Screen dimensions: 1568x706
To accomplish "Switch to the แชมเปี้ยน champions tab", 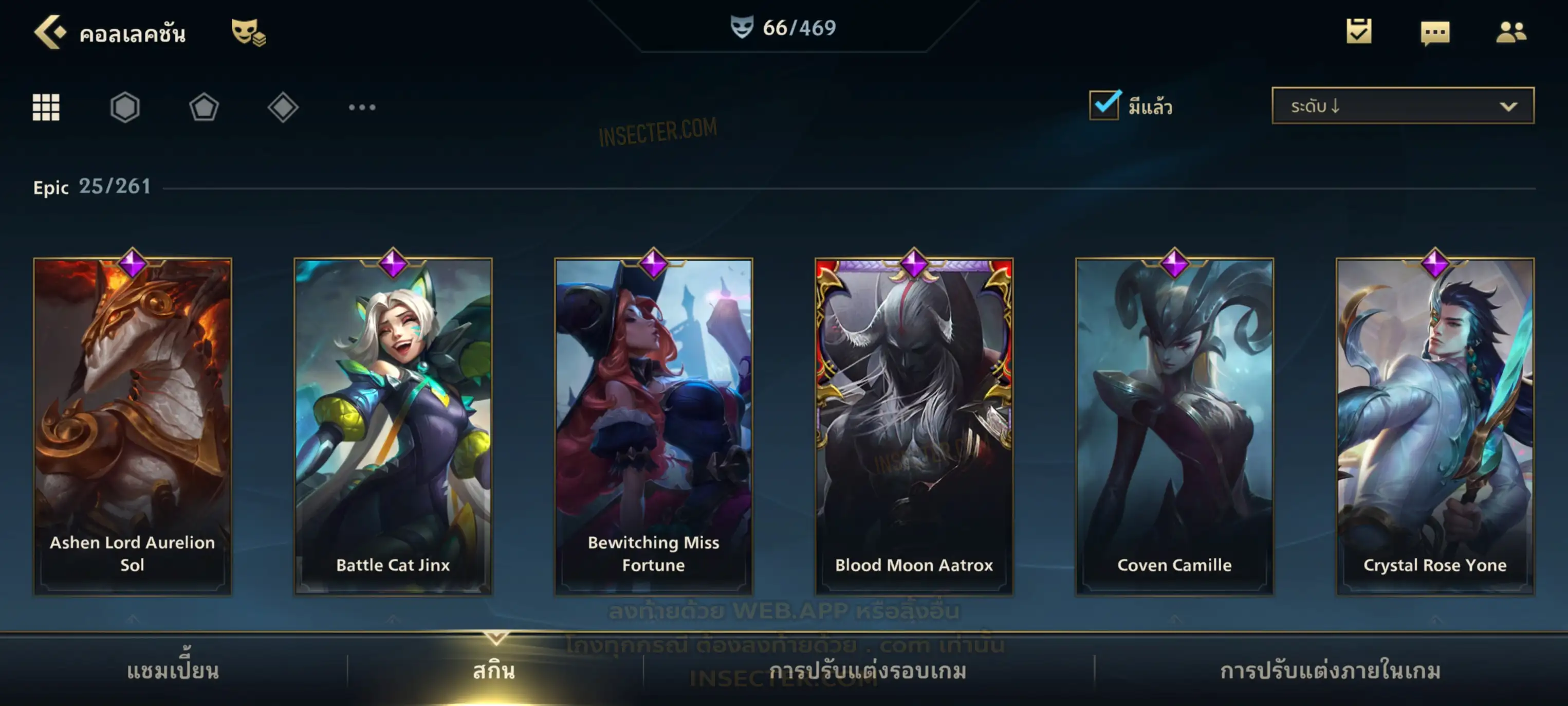I will [x=173, y=671].
